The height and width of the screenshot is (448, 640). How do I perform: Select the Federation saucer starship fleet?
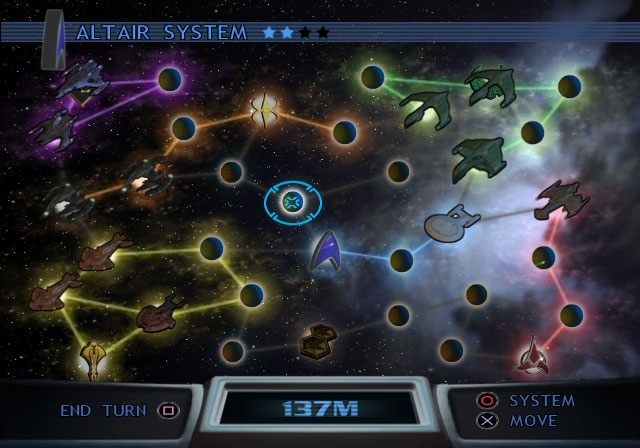tap(452, 222)
